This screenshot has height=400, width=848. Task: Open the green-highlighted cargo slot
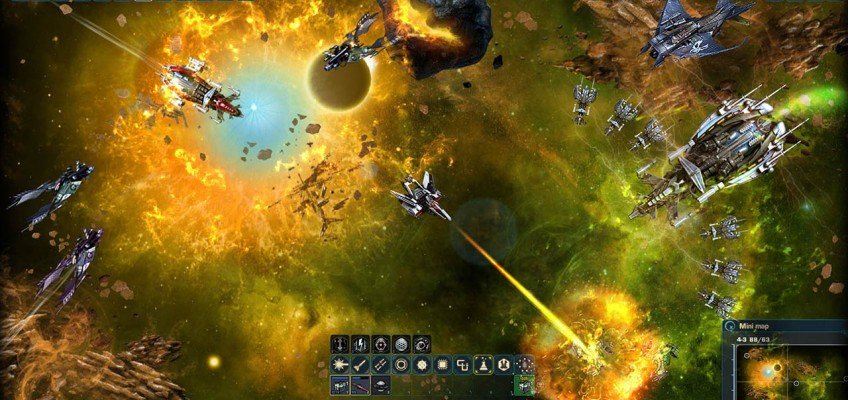[525, 385]
